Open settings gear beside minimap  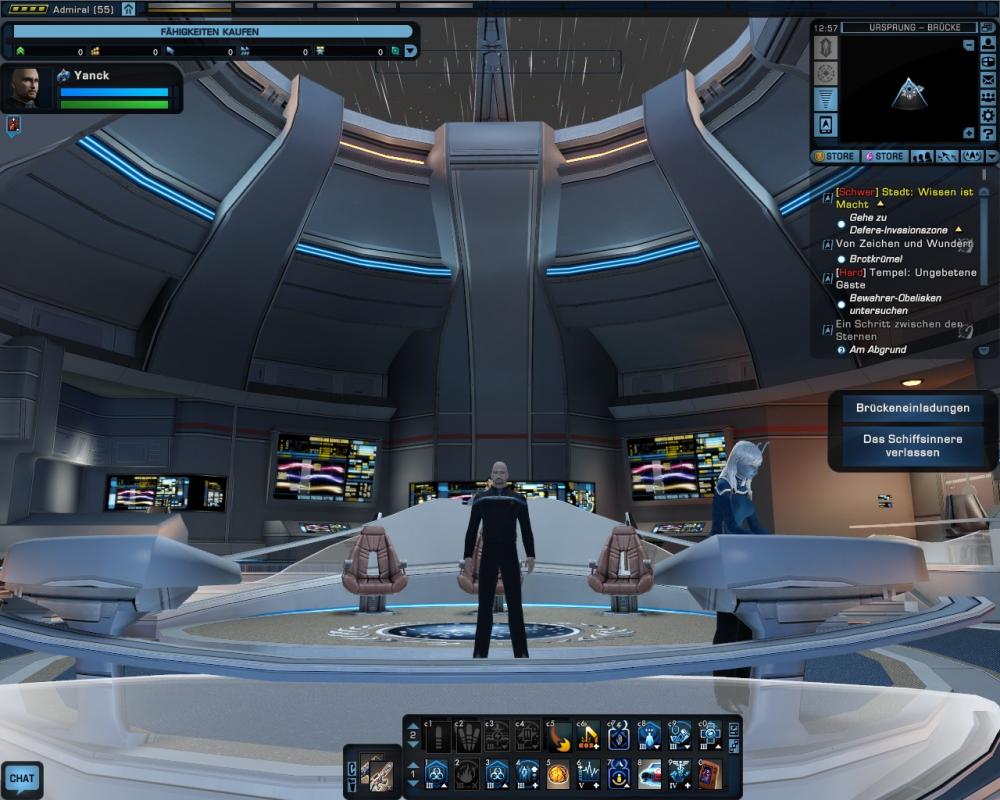[988, 116]
